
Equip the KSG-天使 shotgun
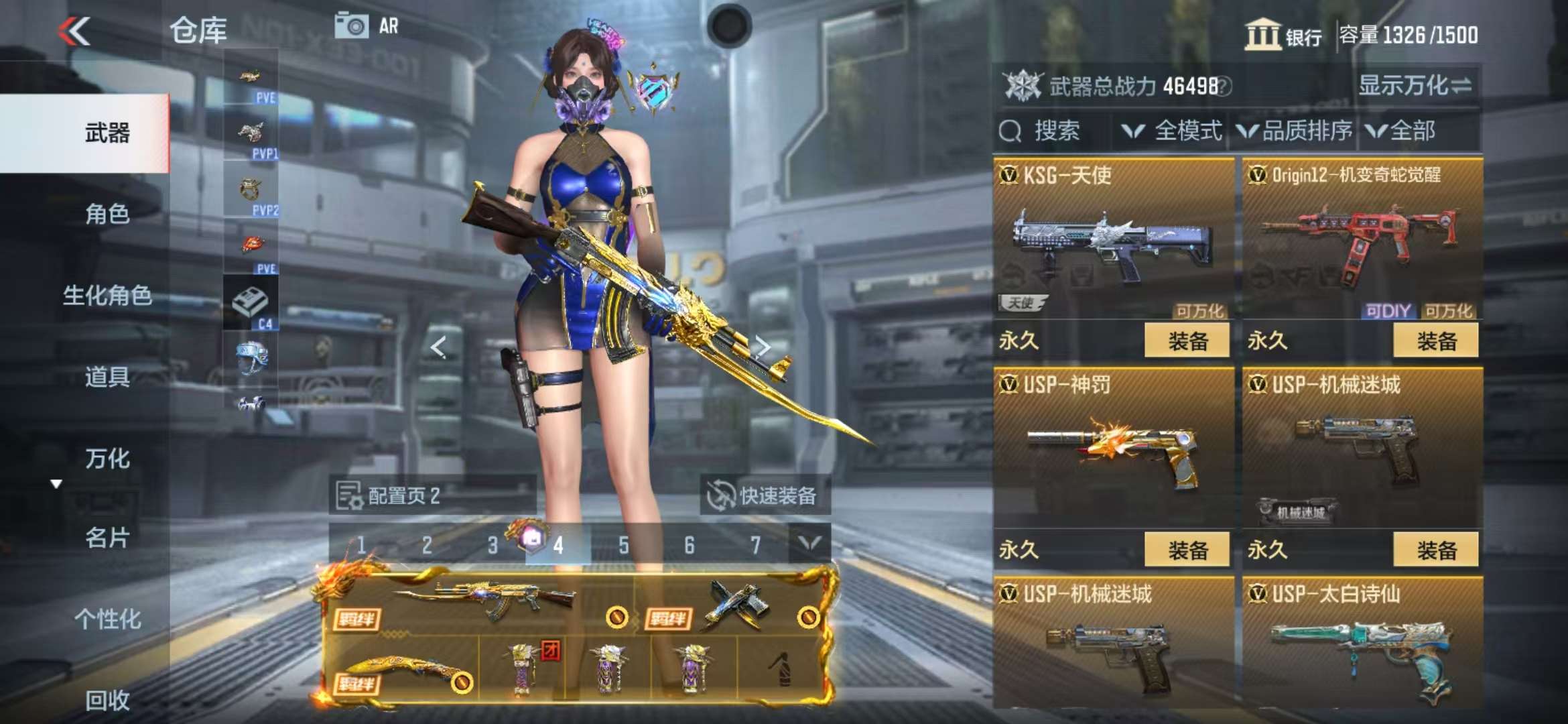coord(1187,341)
